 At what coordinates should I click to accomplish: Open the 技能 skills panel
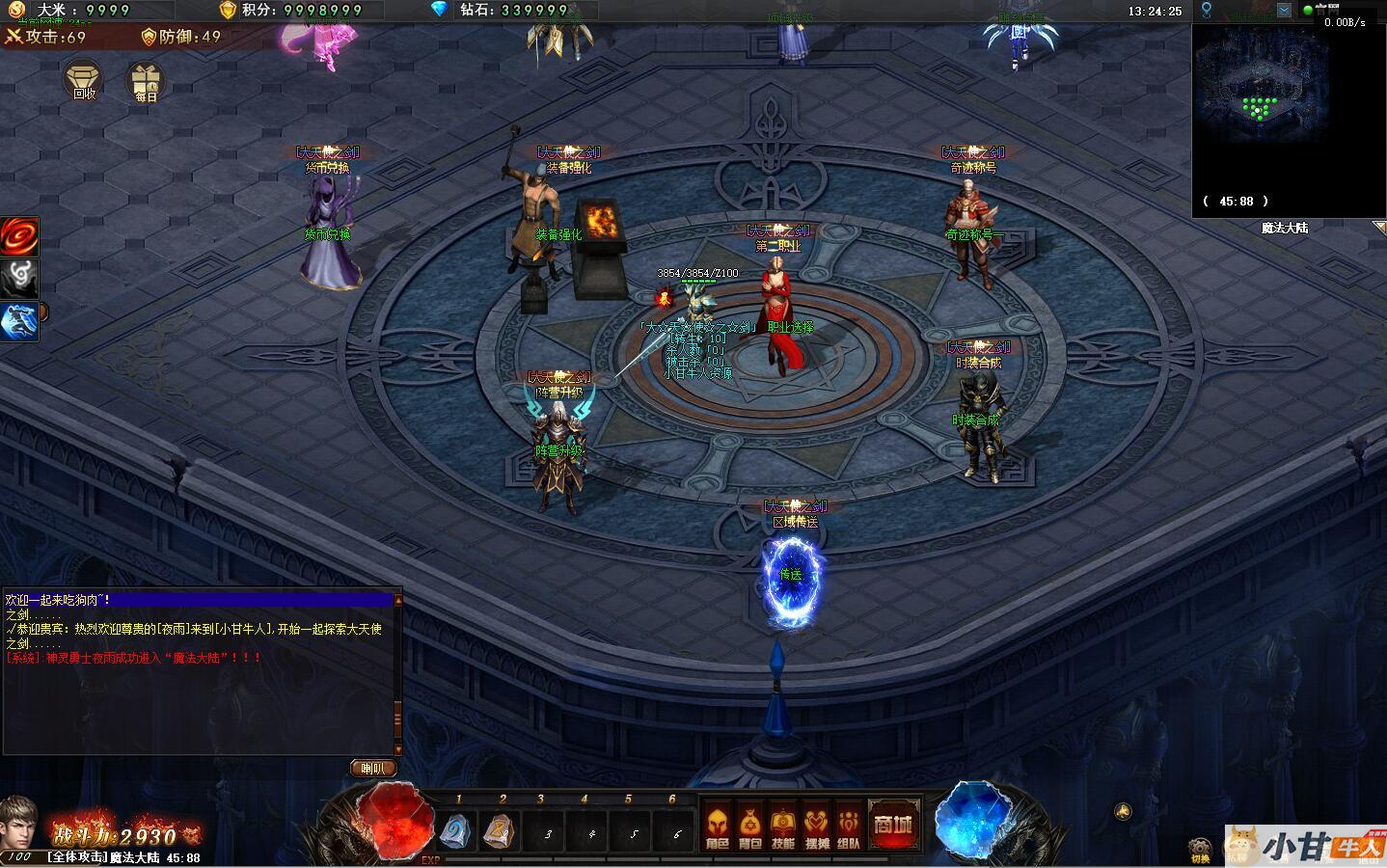click(x=783, y=827)
